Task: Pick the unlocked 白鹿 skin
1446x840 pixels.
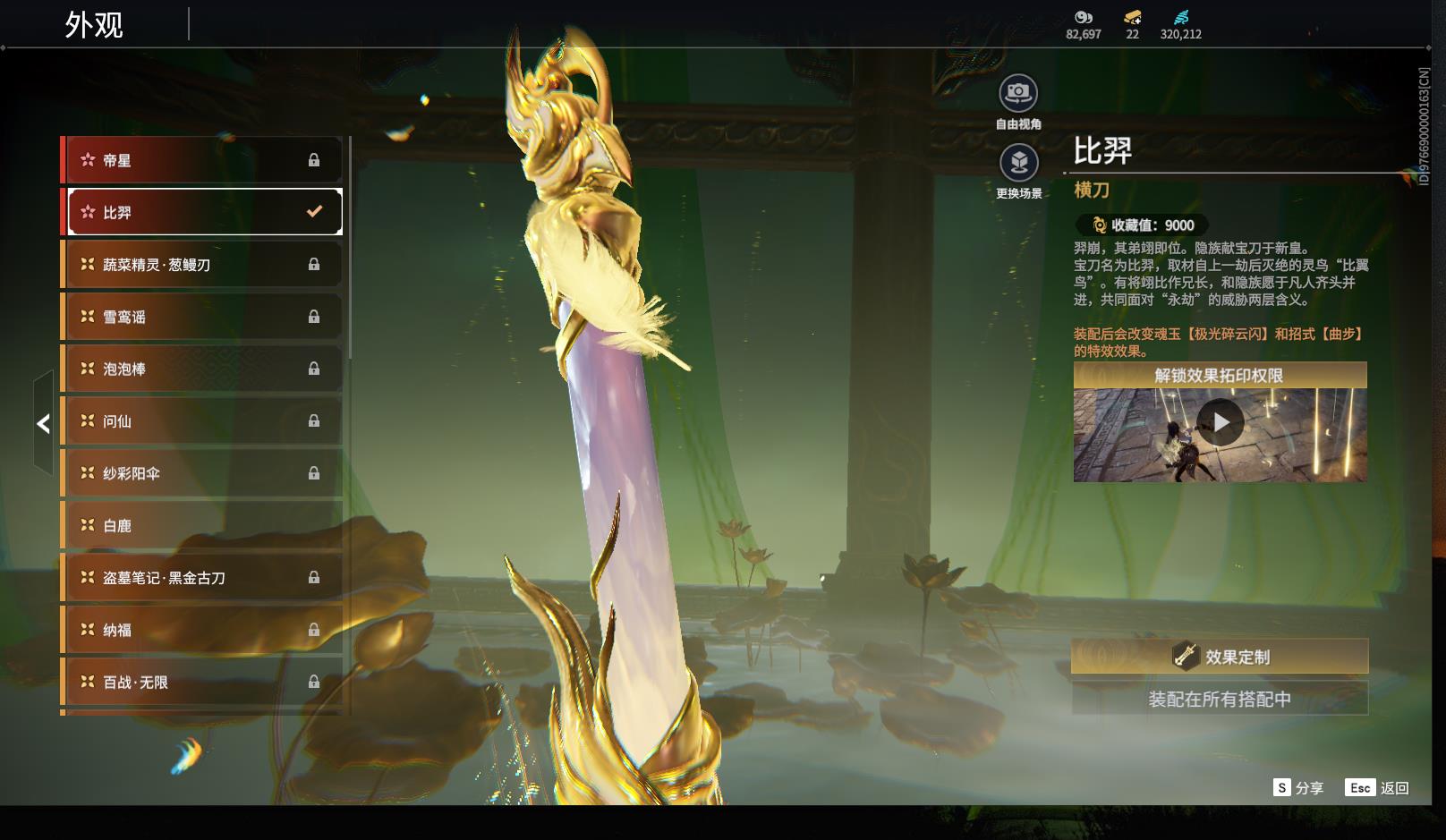Action: click(x=204, y=526)
